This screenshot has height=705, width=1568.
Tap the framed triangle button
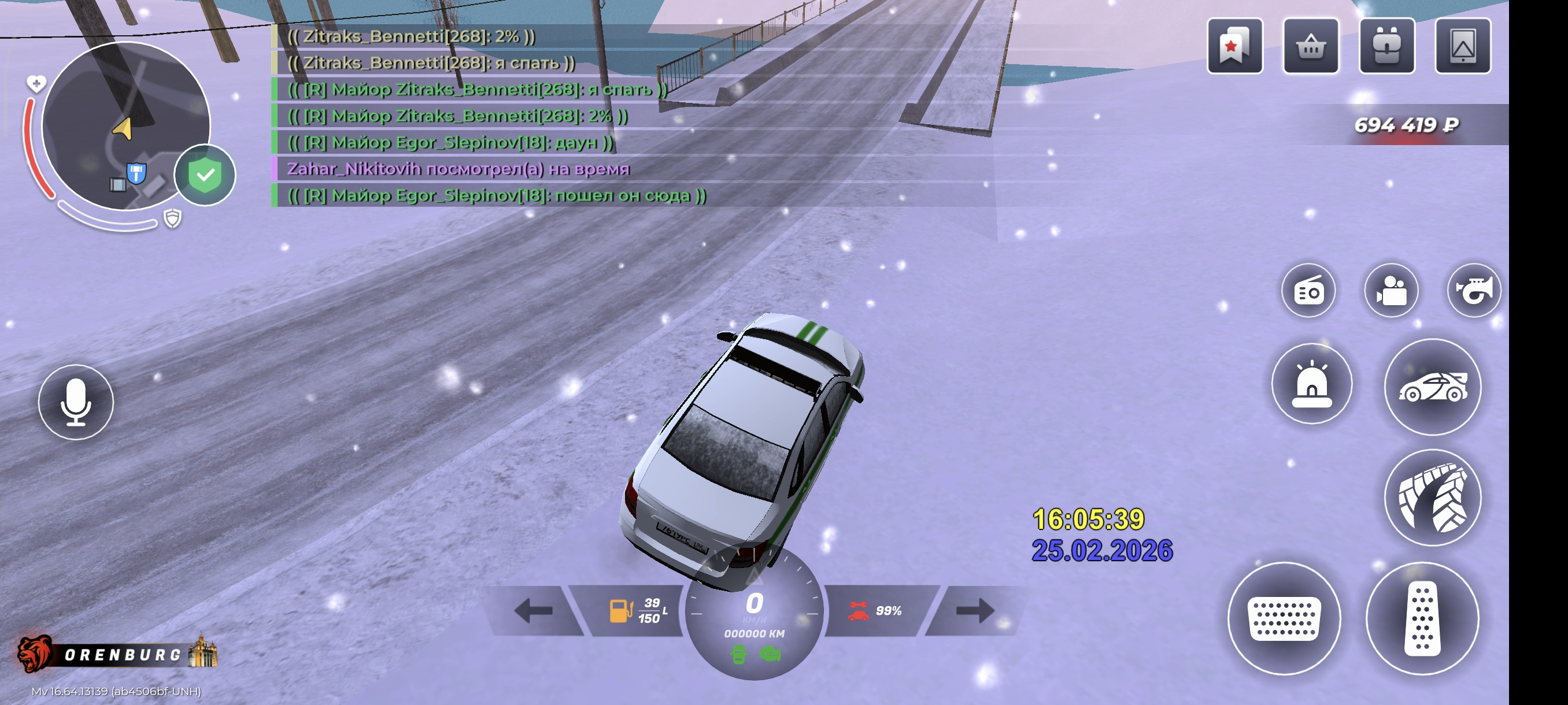click(x=1462, y=46)
